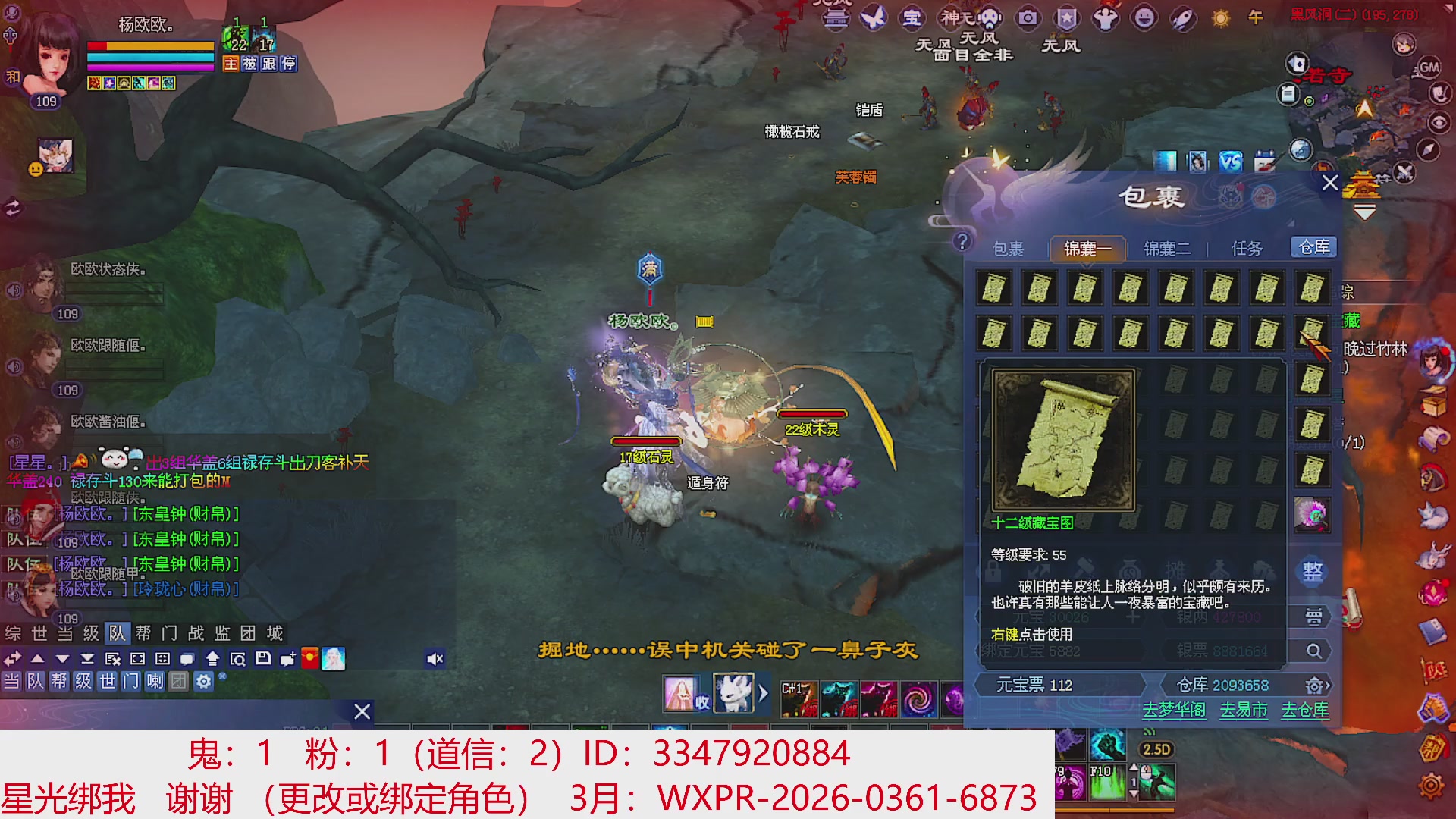
Task: Select the sun day-time icon near 午
Action: [1222, 18]
